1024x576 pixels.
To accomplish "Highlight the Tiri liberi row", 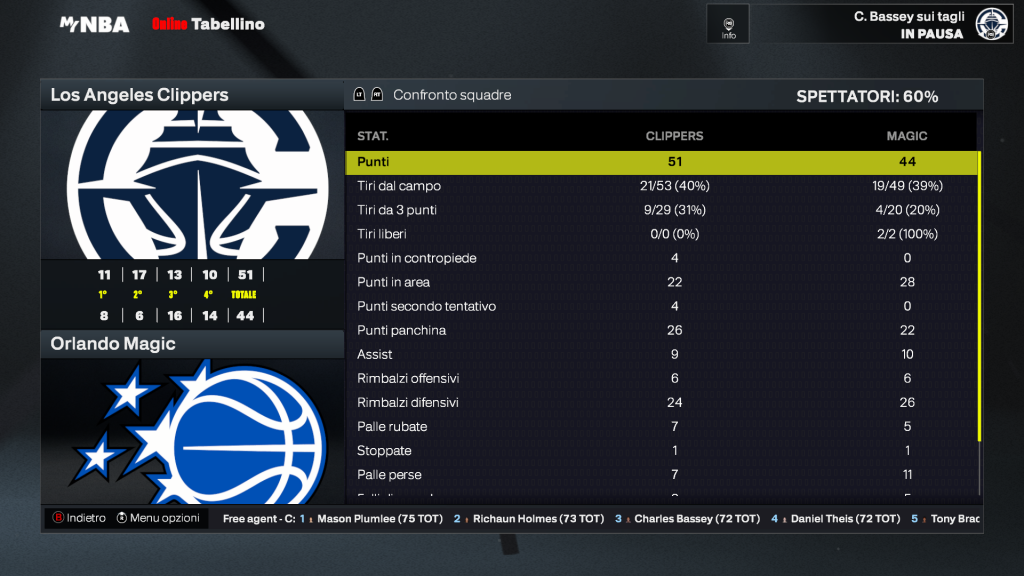I will click(x=660, y=234).
